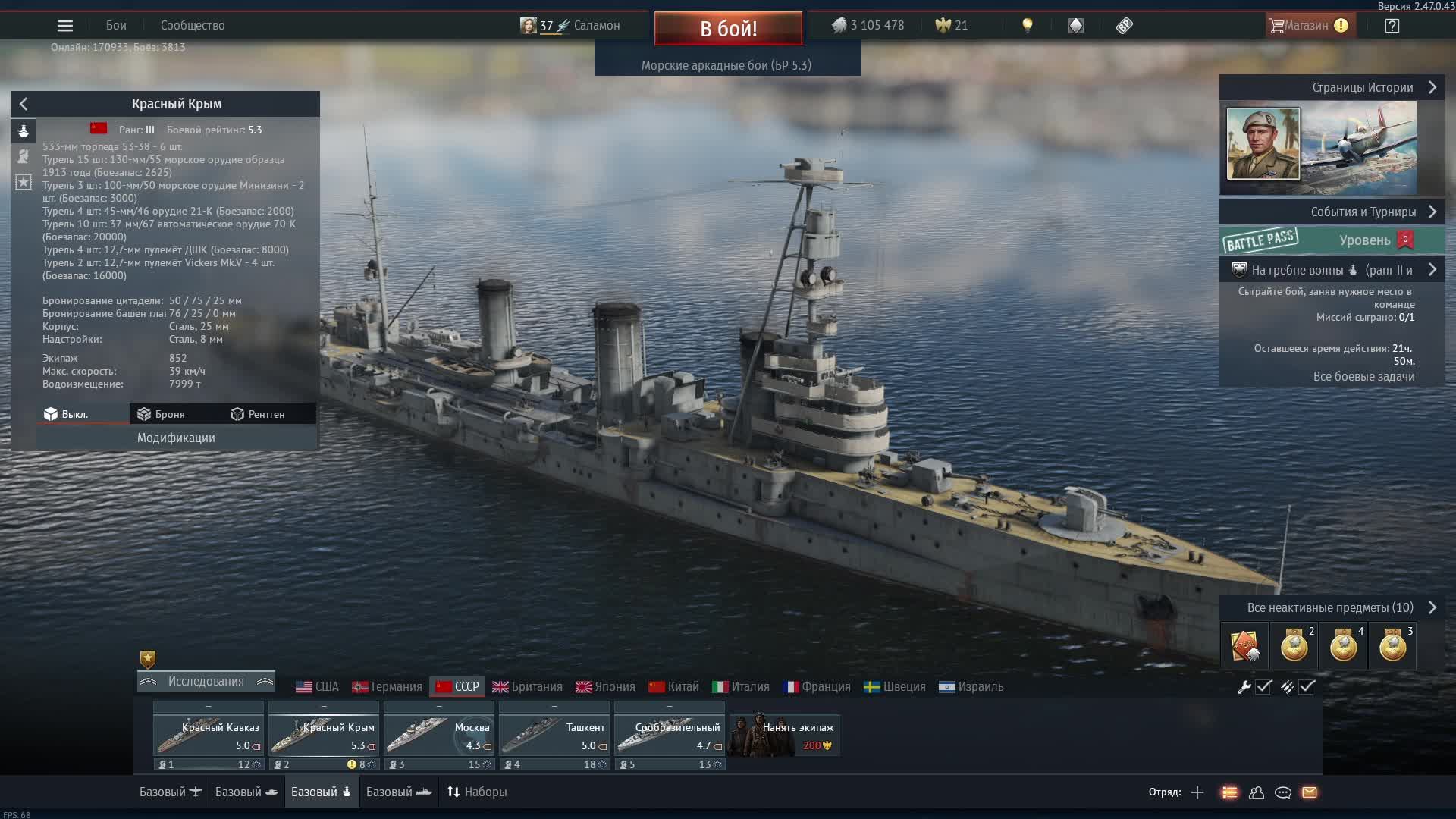Screen dimensions: 1456x819
Task: Open the hamburger main menu
Action: coord(65,26)
